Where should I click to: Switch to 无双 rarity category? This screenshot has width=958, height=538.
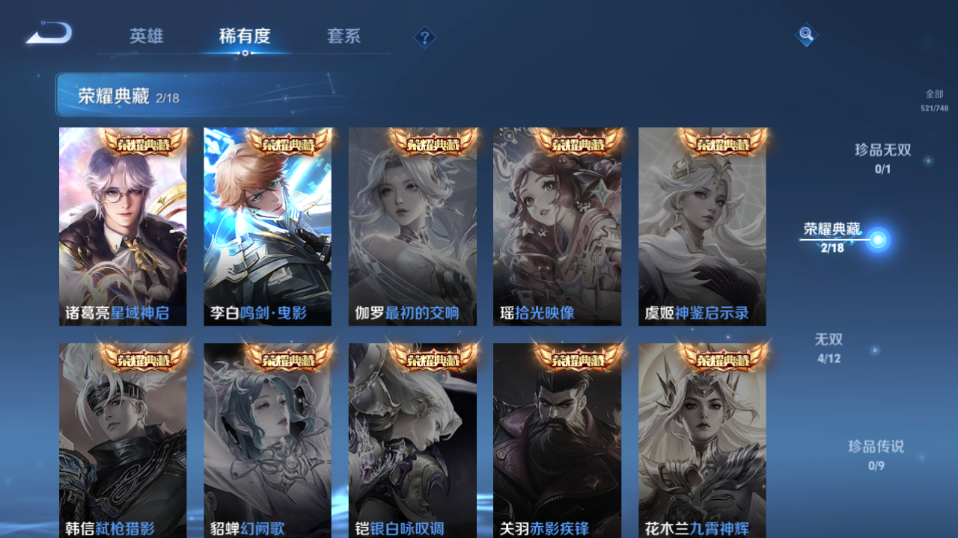[x=828, y=348]
